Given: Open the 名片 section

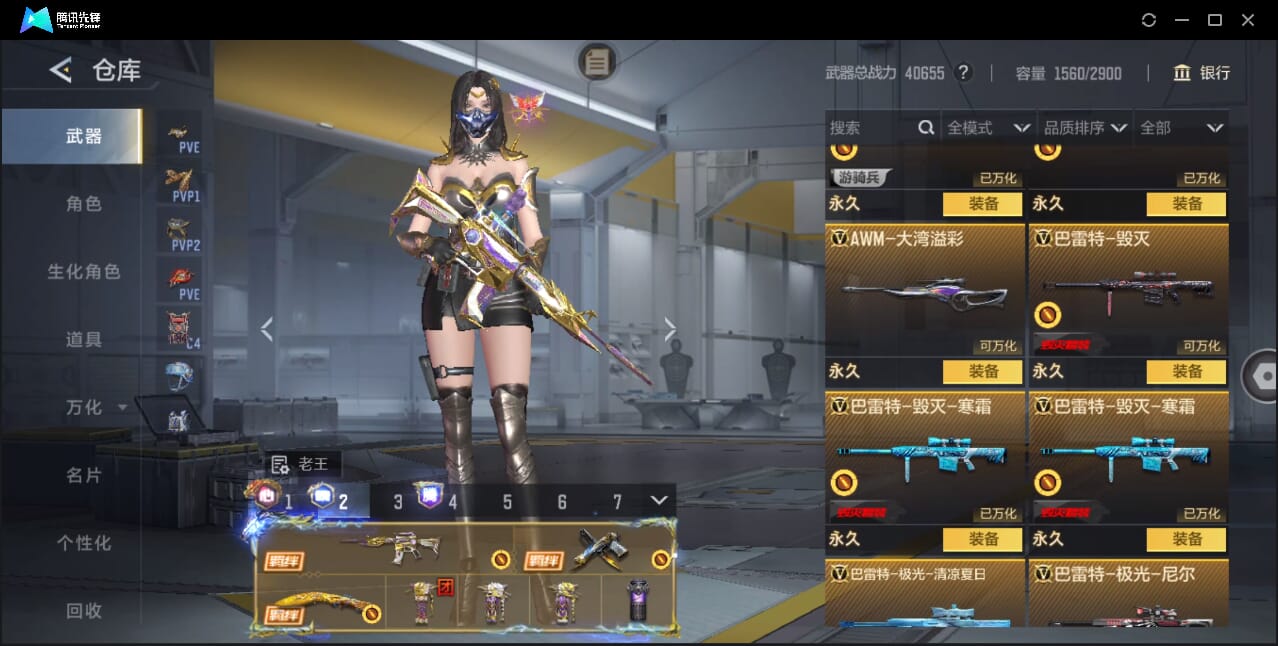Looking at the screenshot, I should [84, 476].
